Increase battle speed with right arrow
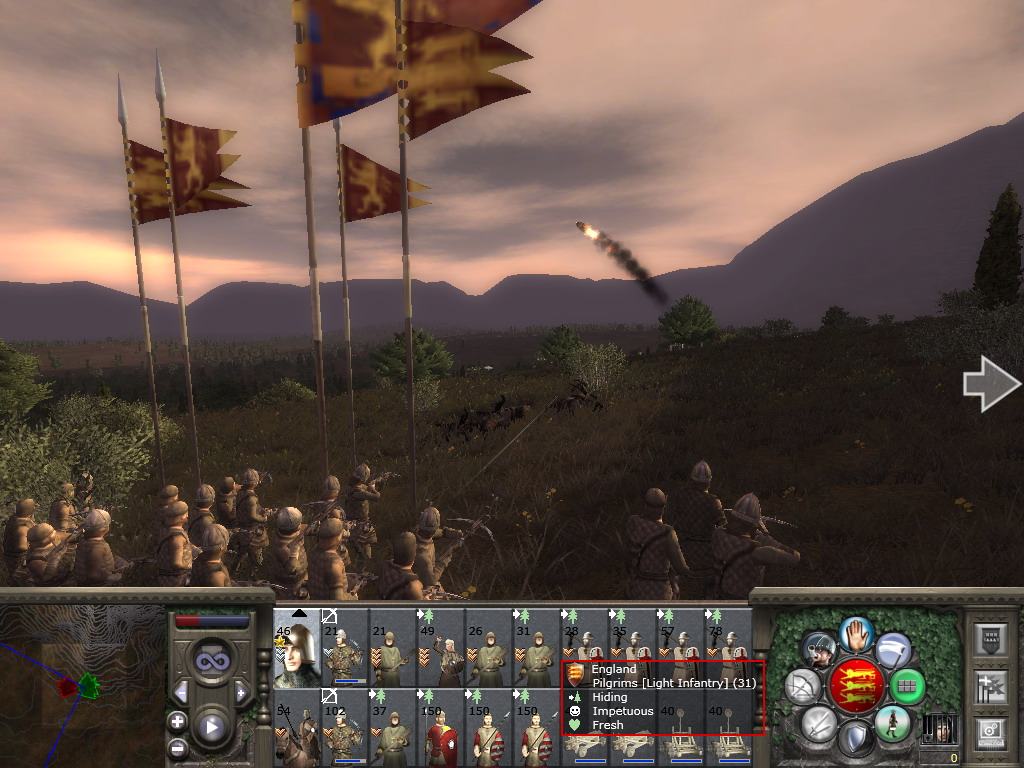Screen dimensions: 1024x768 [240, 692]
